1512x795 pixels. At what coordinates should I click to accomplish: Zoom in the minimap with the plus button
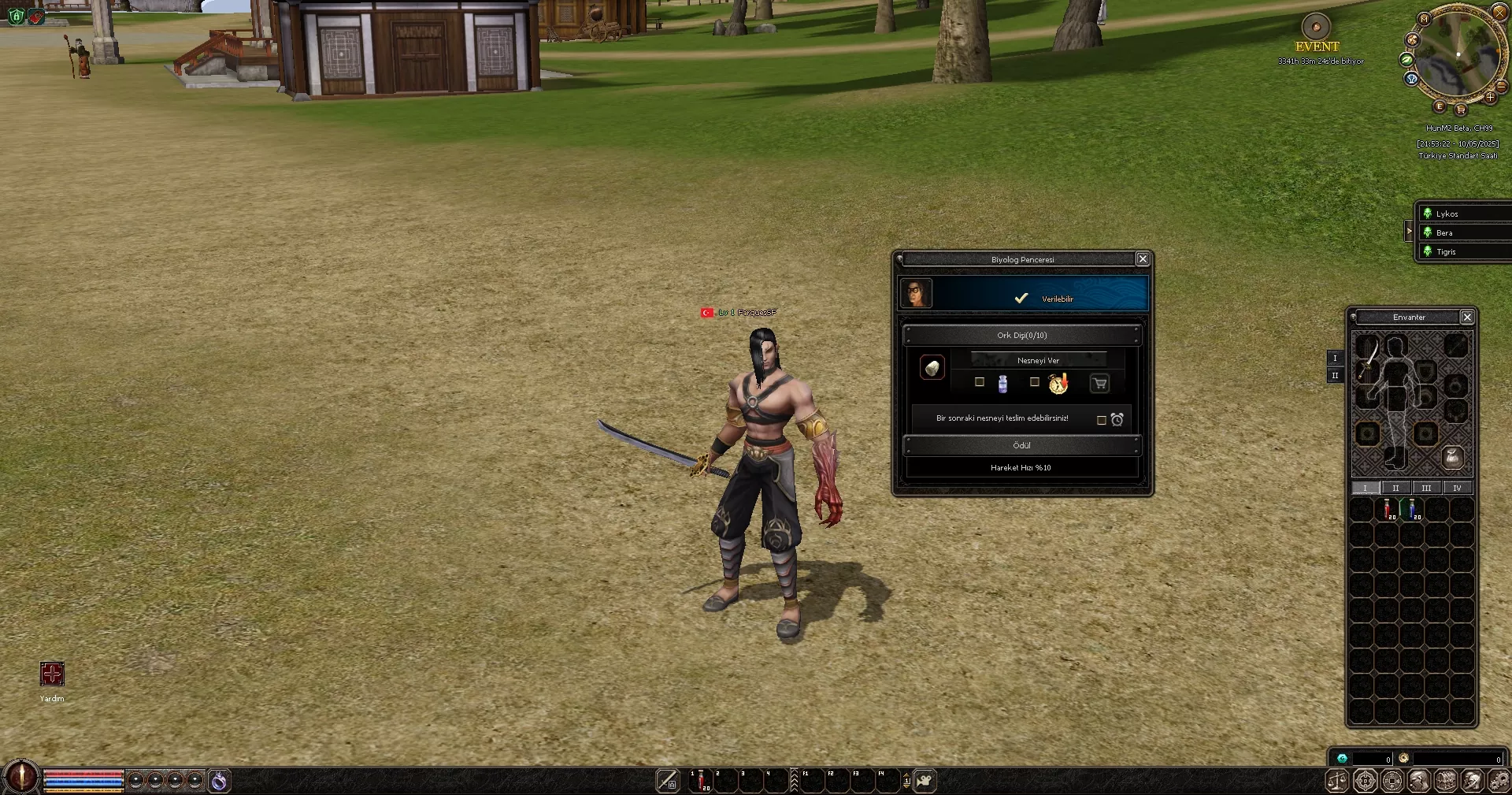click(x=1490, y=98)
